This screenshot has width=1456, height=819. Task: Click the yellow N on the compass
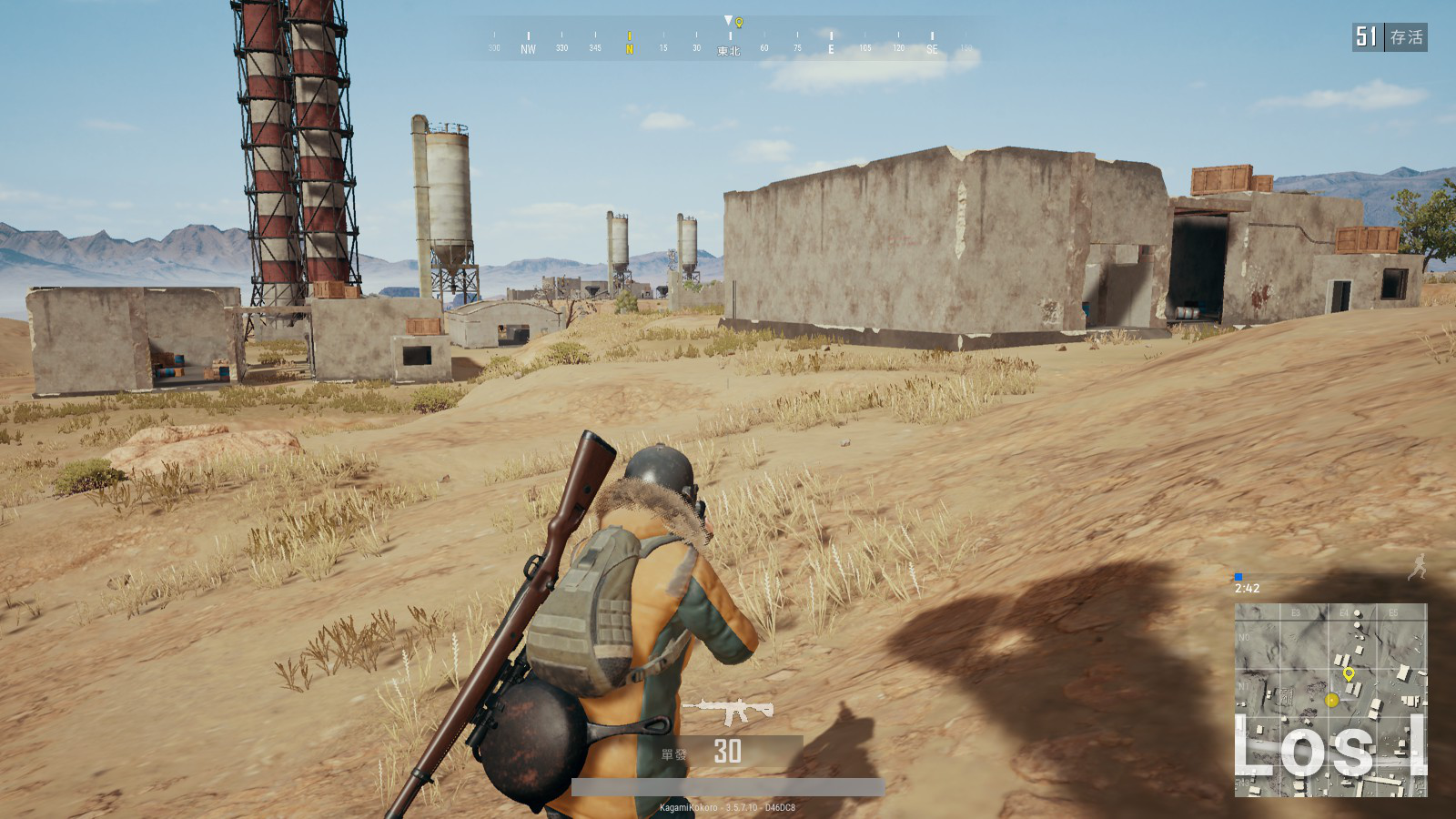(x=629, y=49)
